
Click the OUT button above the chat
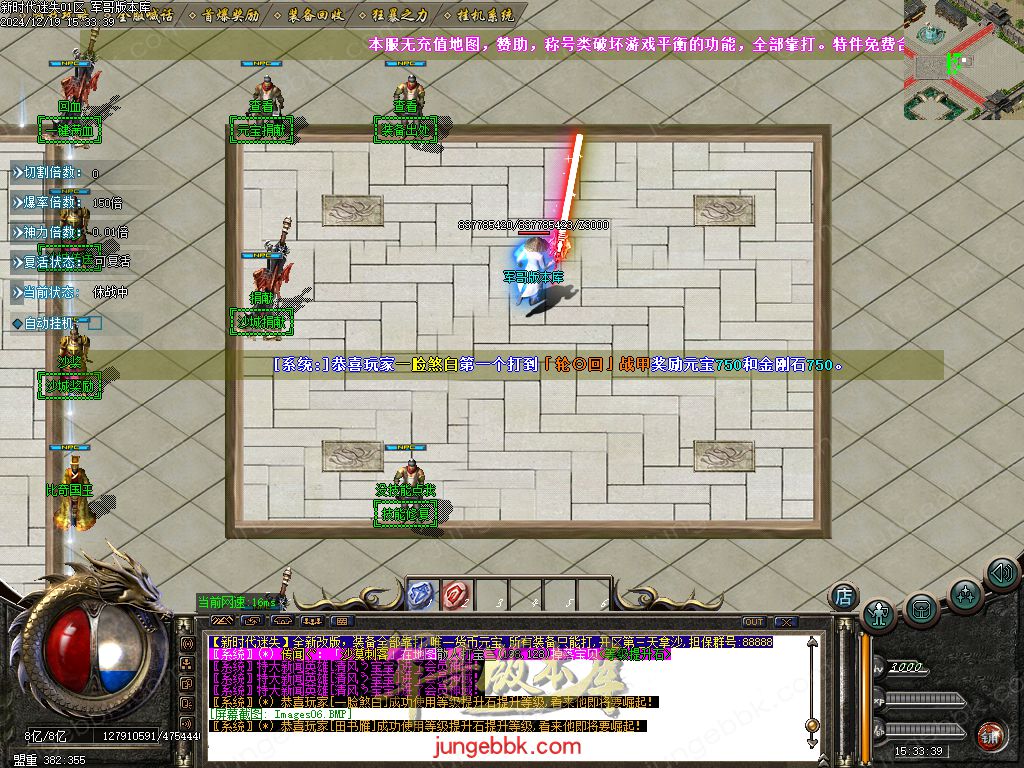tap(753, 621)
